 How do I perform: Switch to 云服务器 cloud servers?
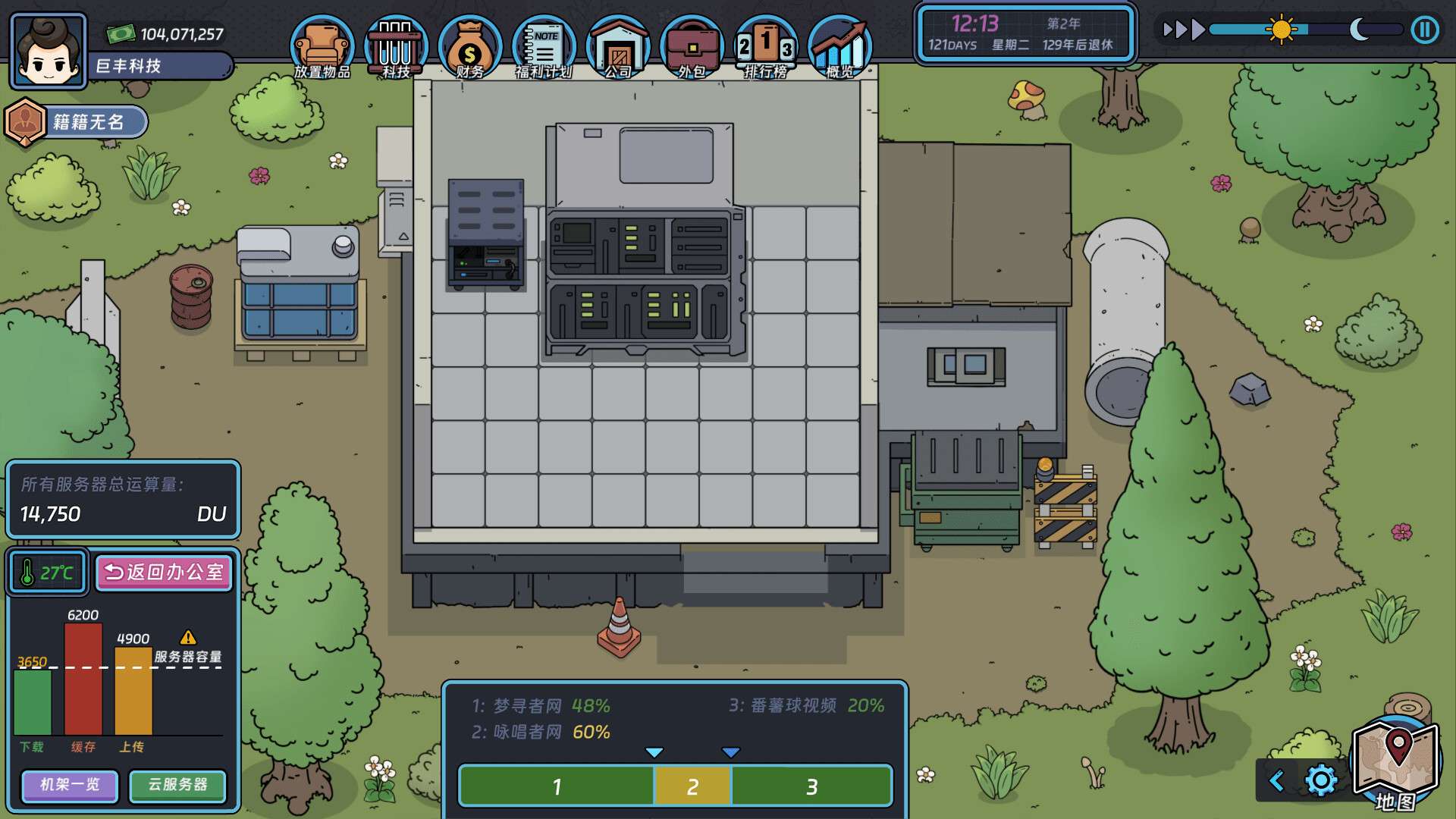[x=177, y=786]
